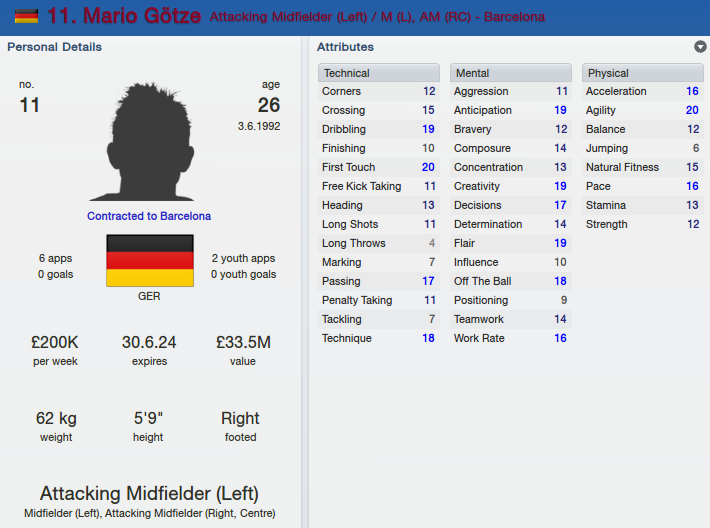Image resolution: width=710 pixels, height=528 pixels.
Task: Click the large German flag above GER
Action: pos(149,260)
